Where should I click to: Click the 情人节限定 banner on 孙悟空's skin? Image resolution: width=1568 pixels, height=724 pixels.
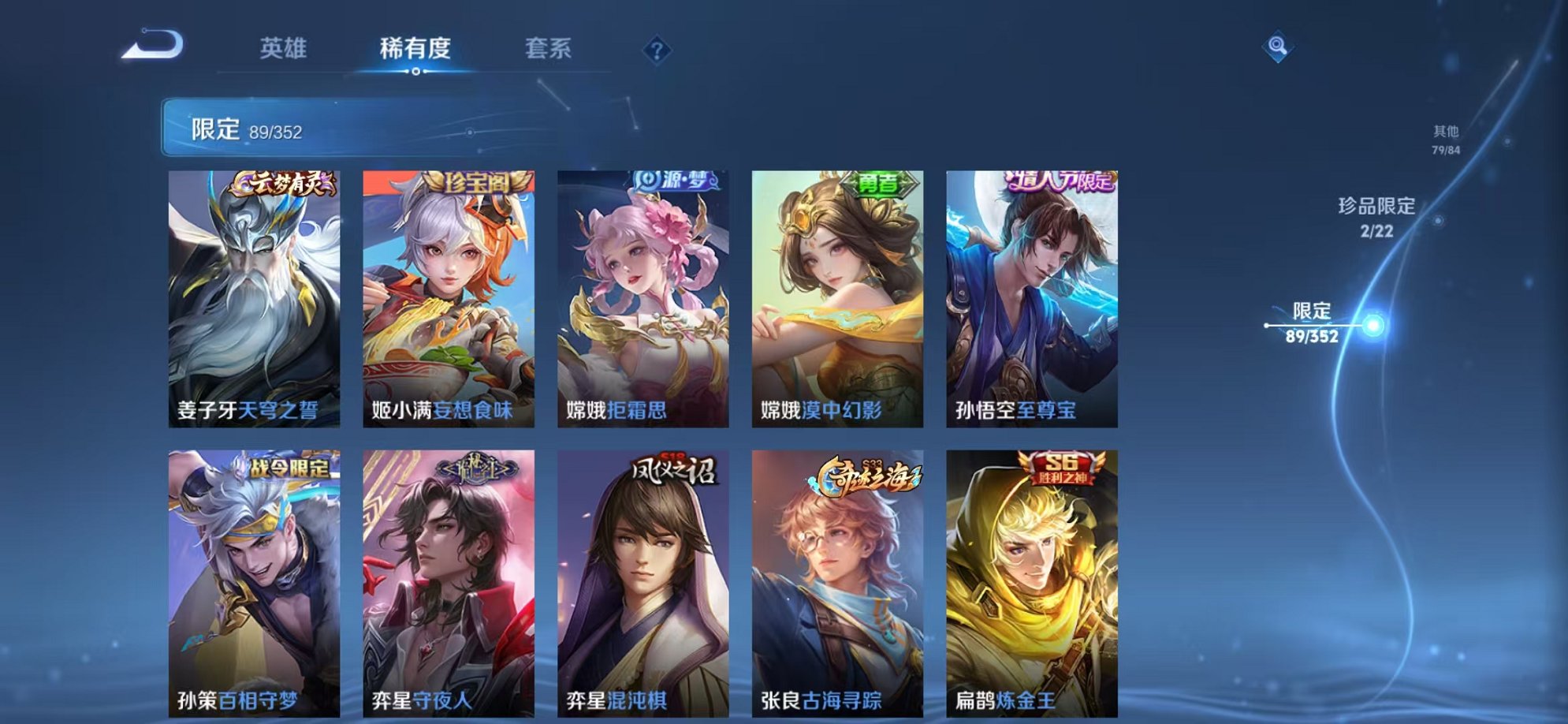1062,182
